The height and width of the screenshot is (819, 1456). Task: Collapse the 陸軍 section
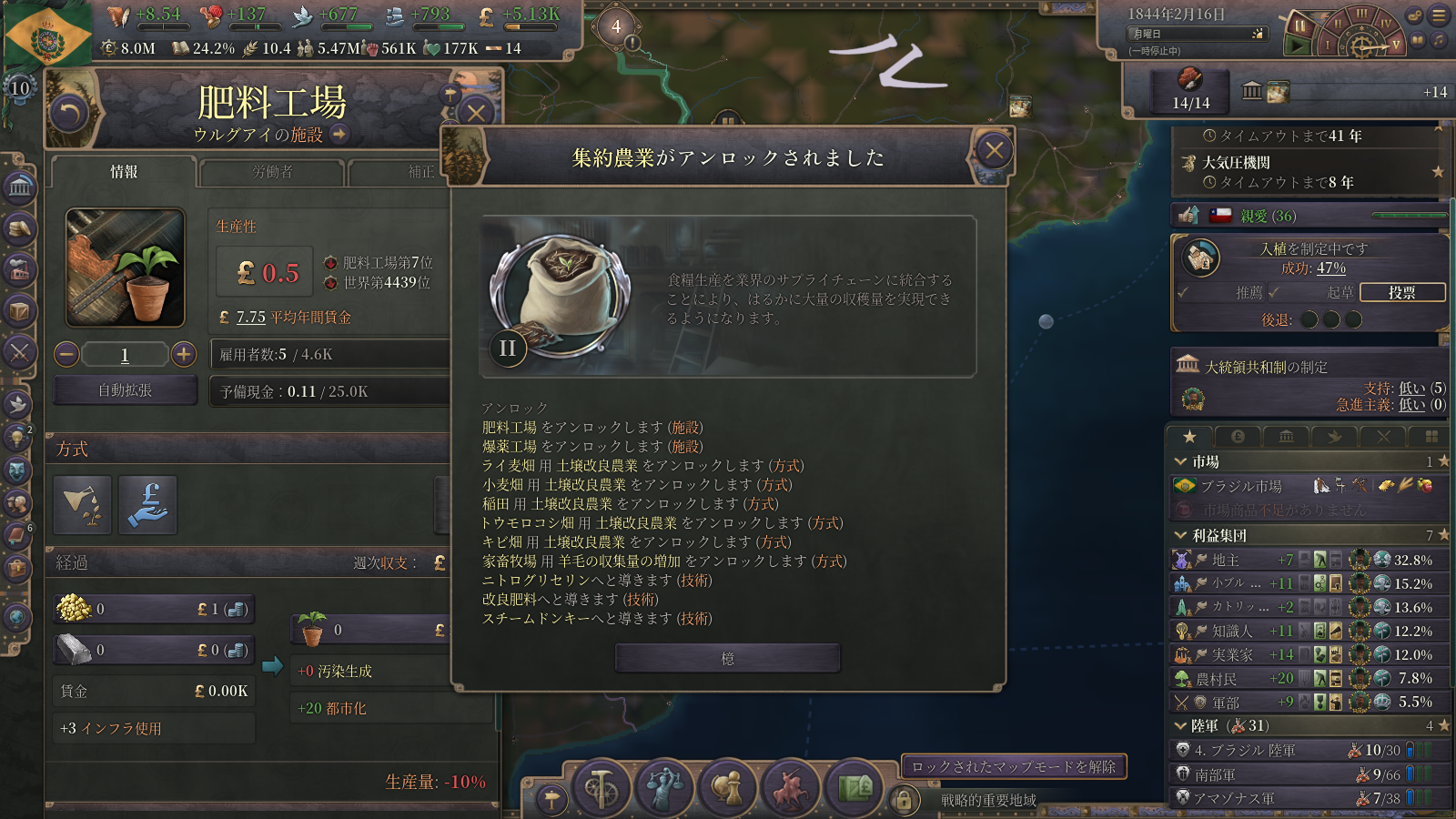pyautogui.click(x=1181, y=725)
